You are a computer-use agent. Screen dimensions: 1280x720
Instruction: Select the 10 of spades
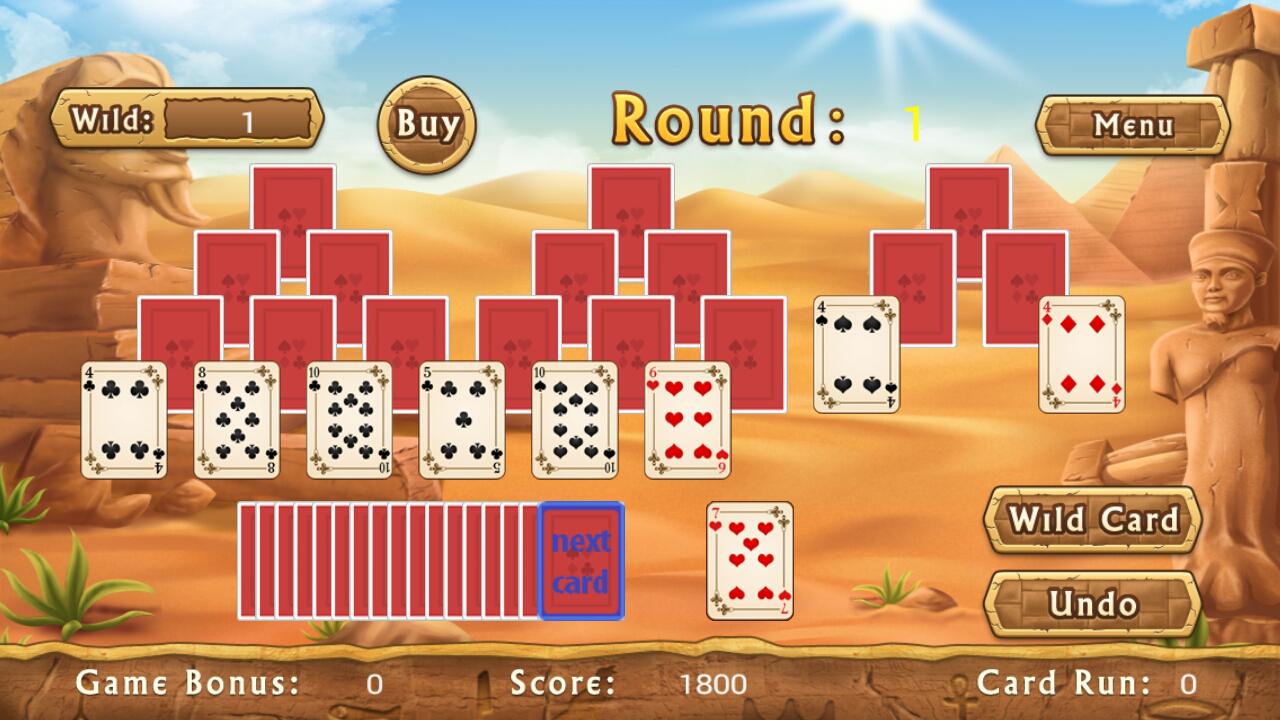coord(572,420)
